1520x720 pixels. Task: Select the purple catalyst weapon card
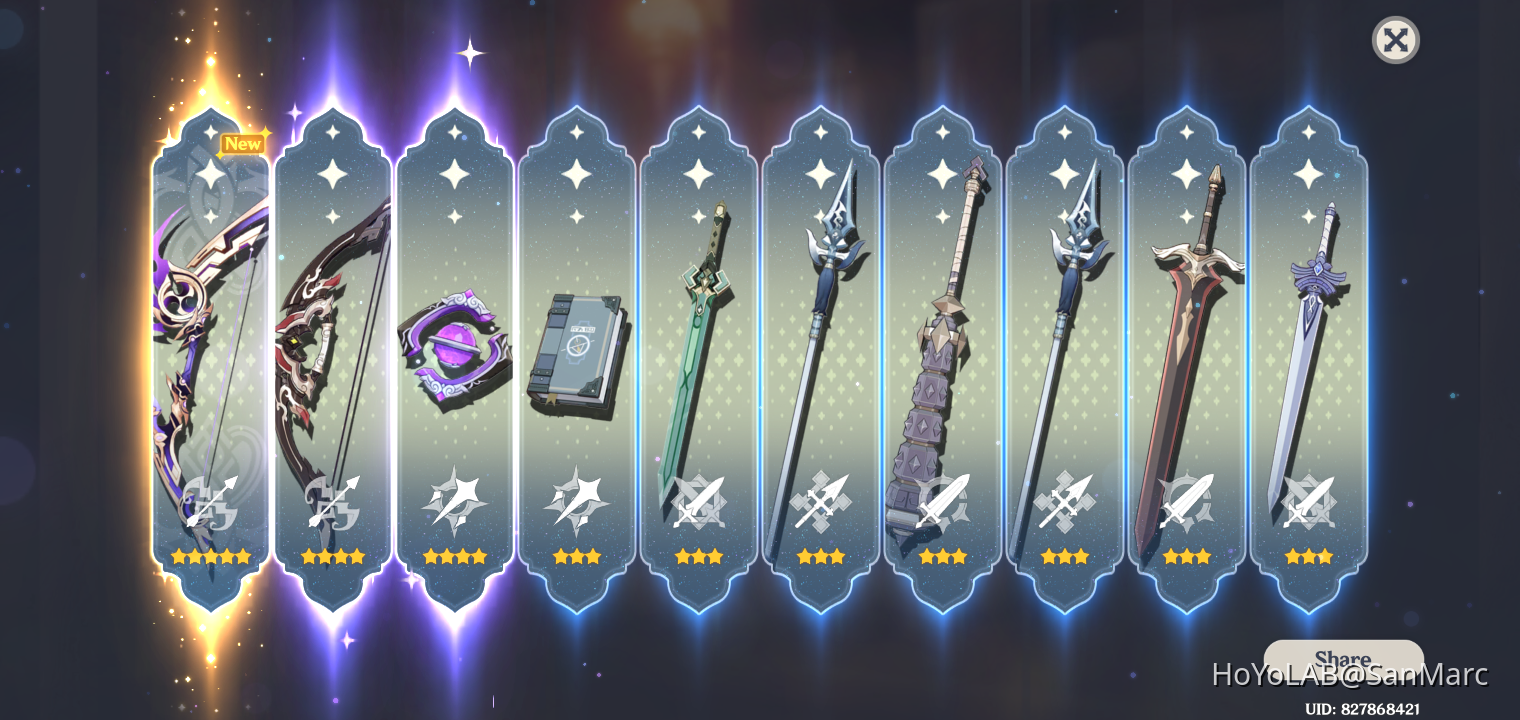[x=456, y=350]
